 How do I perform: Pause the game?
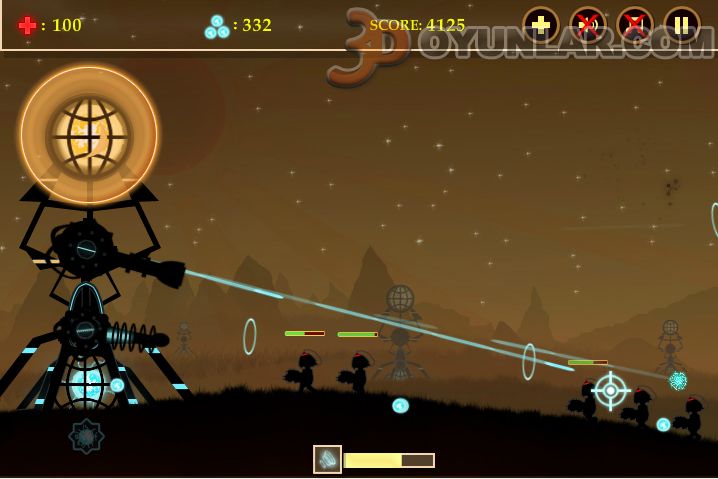[682, 25]
